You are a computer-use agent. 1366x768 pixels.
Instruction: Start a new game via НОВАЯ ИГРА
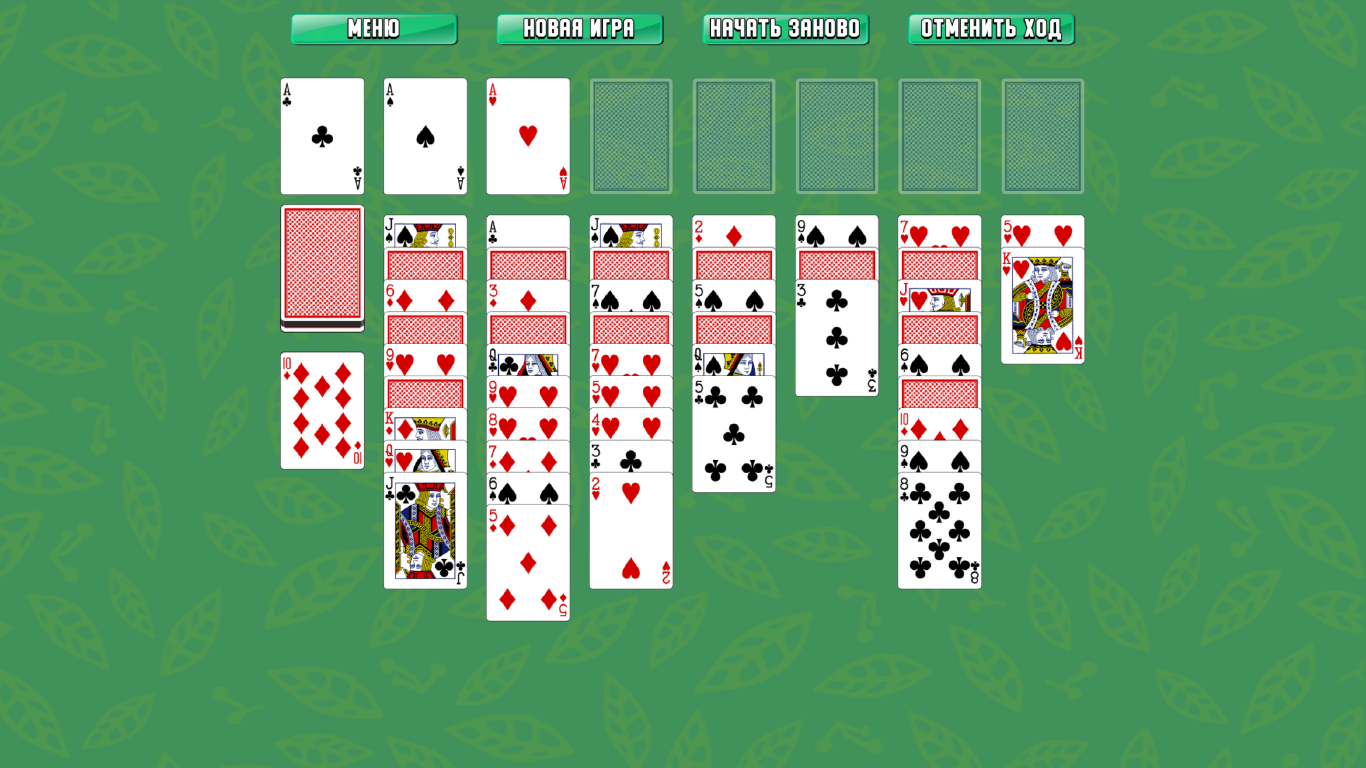(580, 29)
